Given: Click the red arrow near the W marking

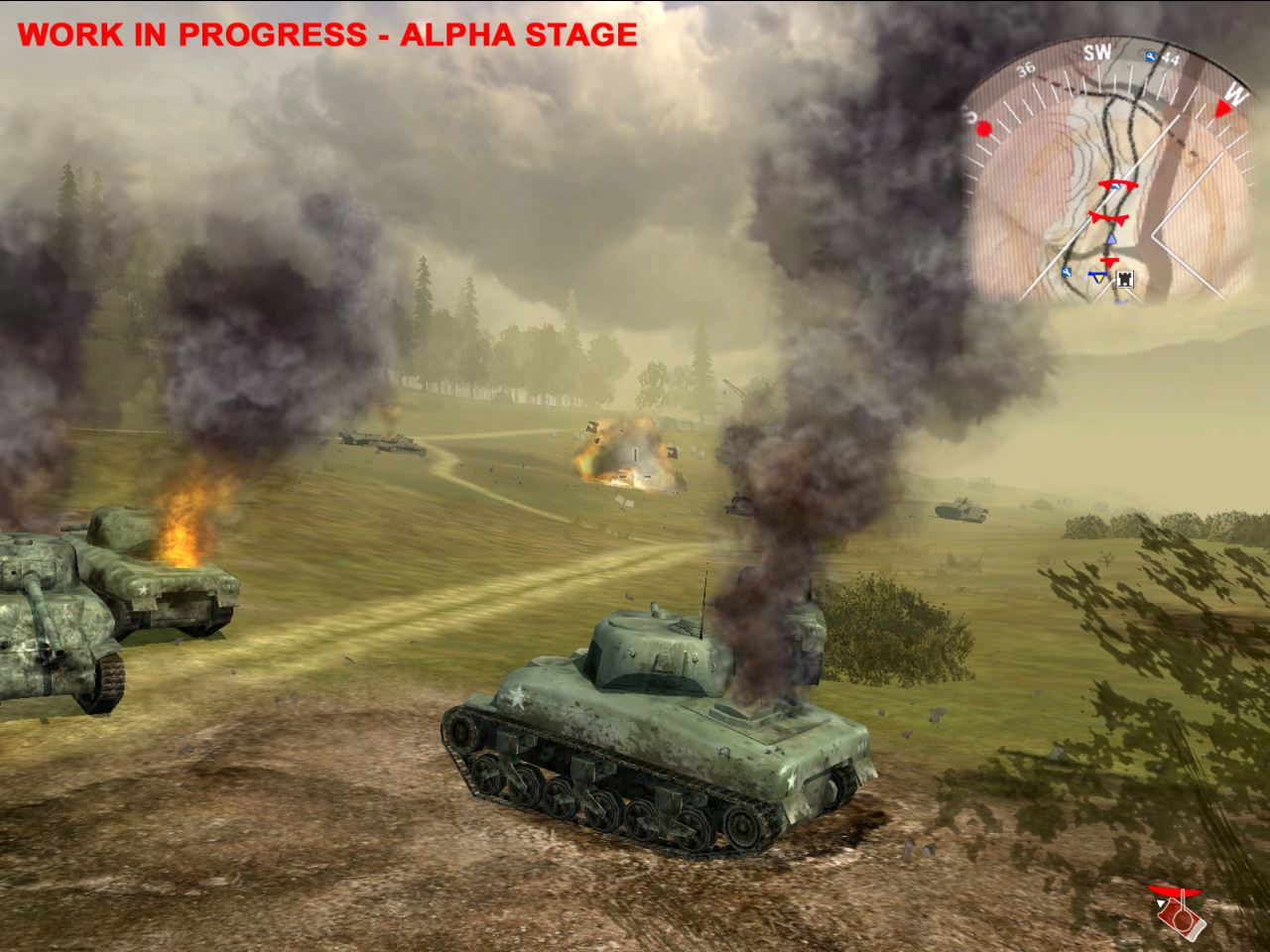Looking at the screenshot, I should click(x=1222, y=109).
